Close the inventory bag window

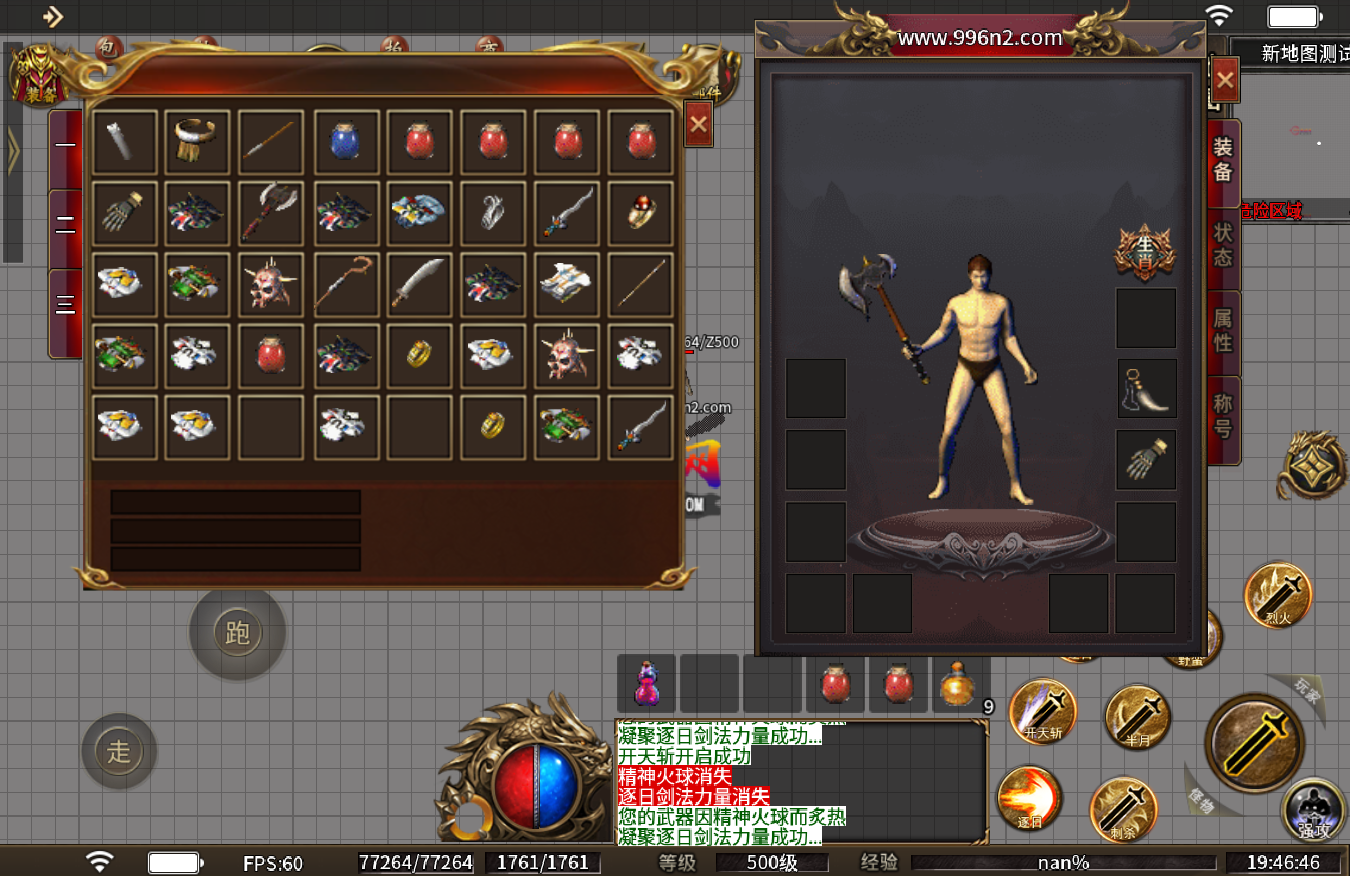(x=698, y=124)
